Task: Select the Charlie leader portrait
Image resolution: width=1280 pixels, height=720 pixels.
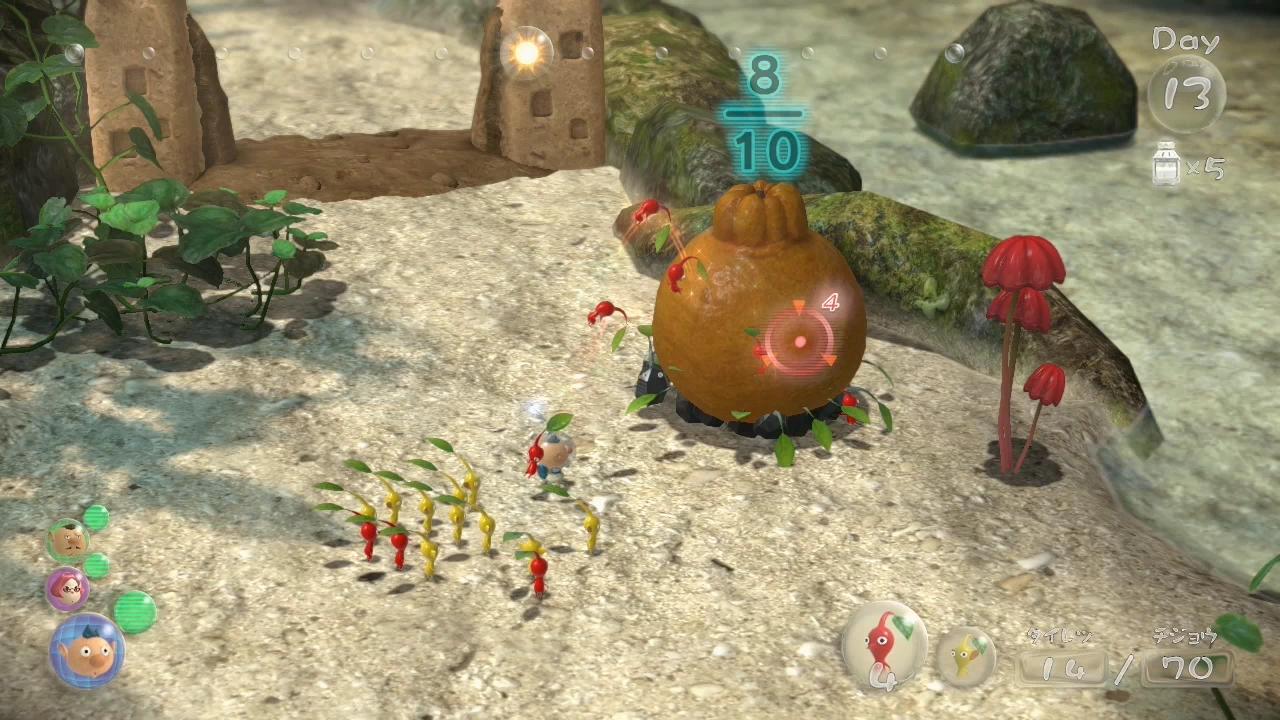Action: [x=66, y=541]
